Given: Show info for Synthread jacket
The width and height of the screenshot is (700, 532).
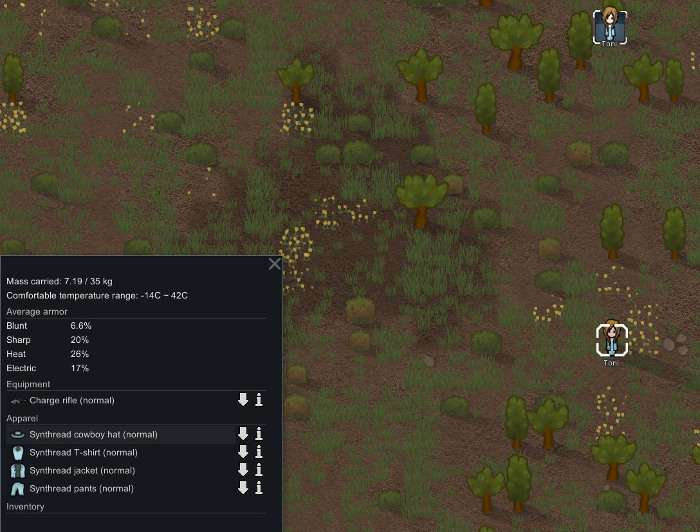Looking at the screenshot, I should tap(259, 470).
